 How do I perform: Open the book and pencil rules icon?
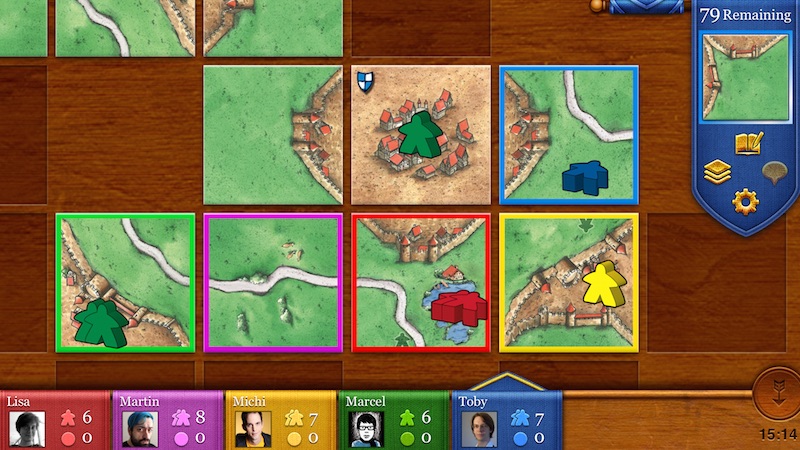[x=748, y=144]
